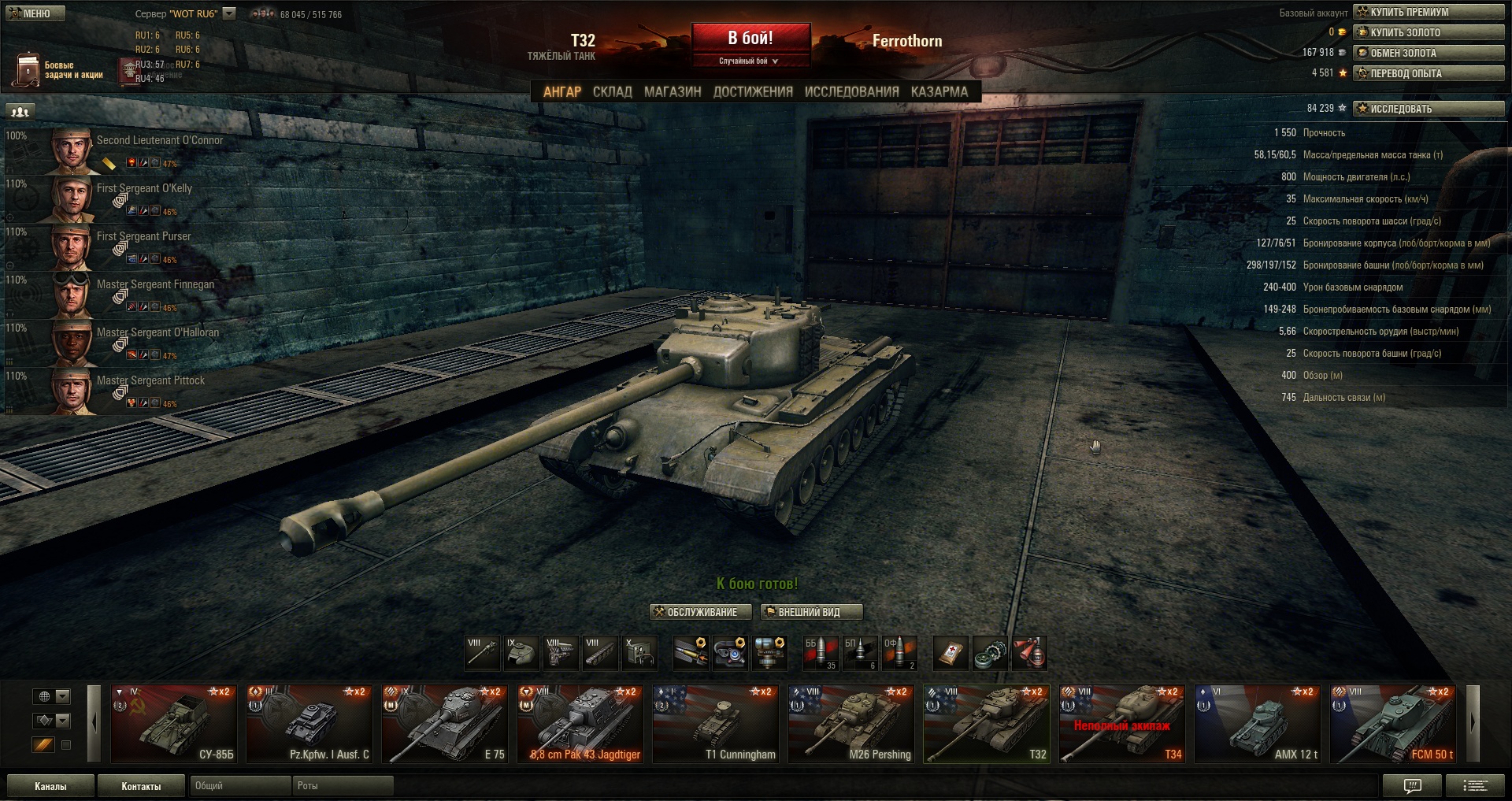Switch to the СКЛАД tab

pyautogui.click(x=612, y=92)
